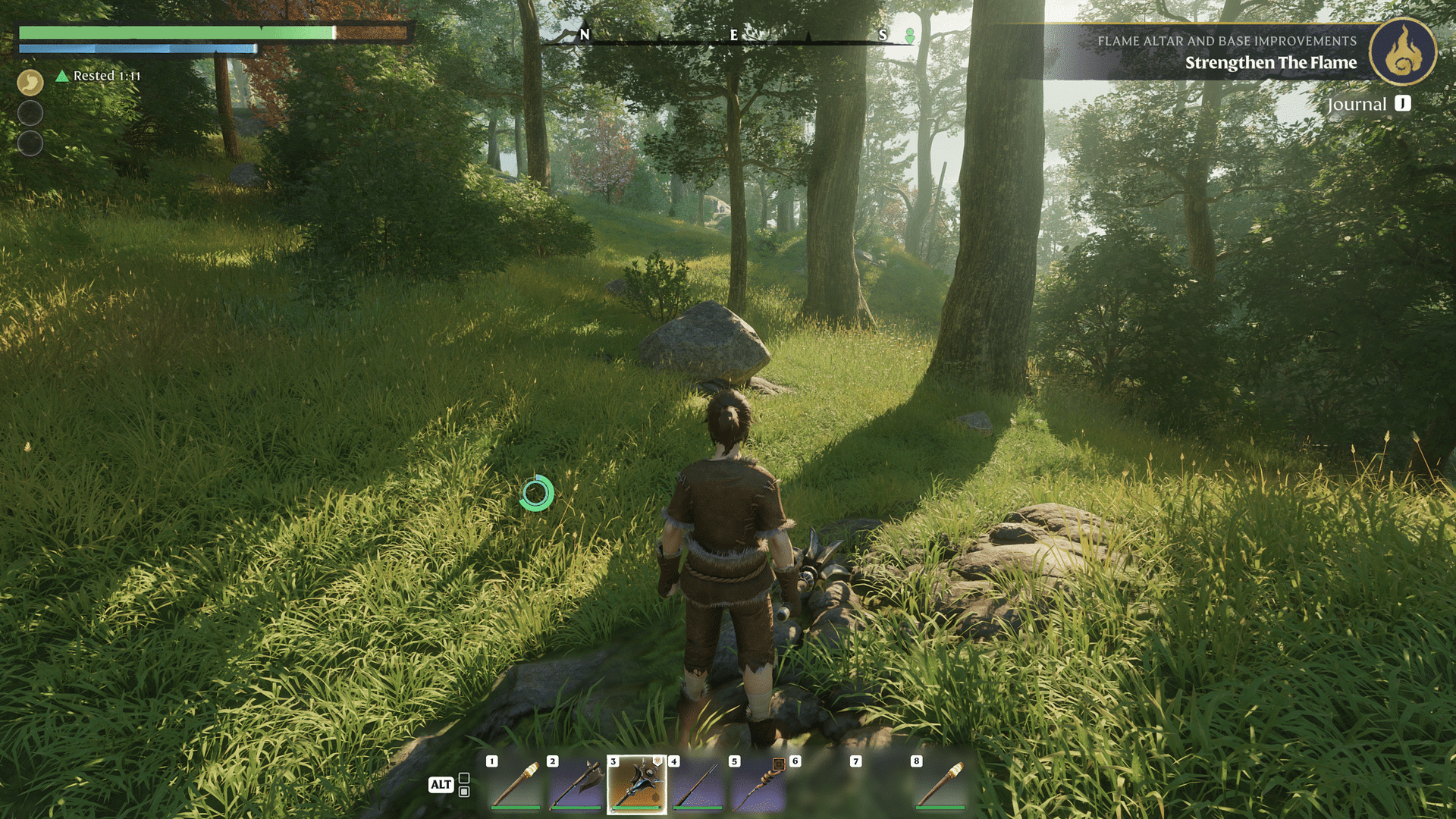This screenshot has height=819, width=1456.
Task: Choose the thin wand in slot 4
Action: pyautogui.click(x=698, y=785)
